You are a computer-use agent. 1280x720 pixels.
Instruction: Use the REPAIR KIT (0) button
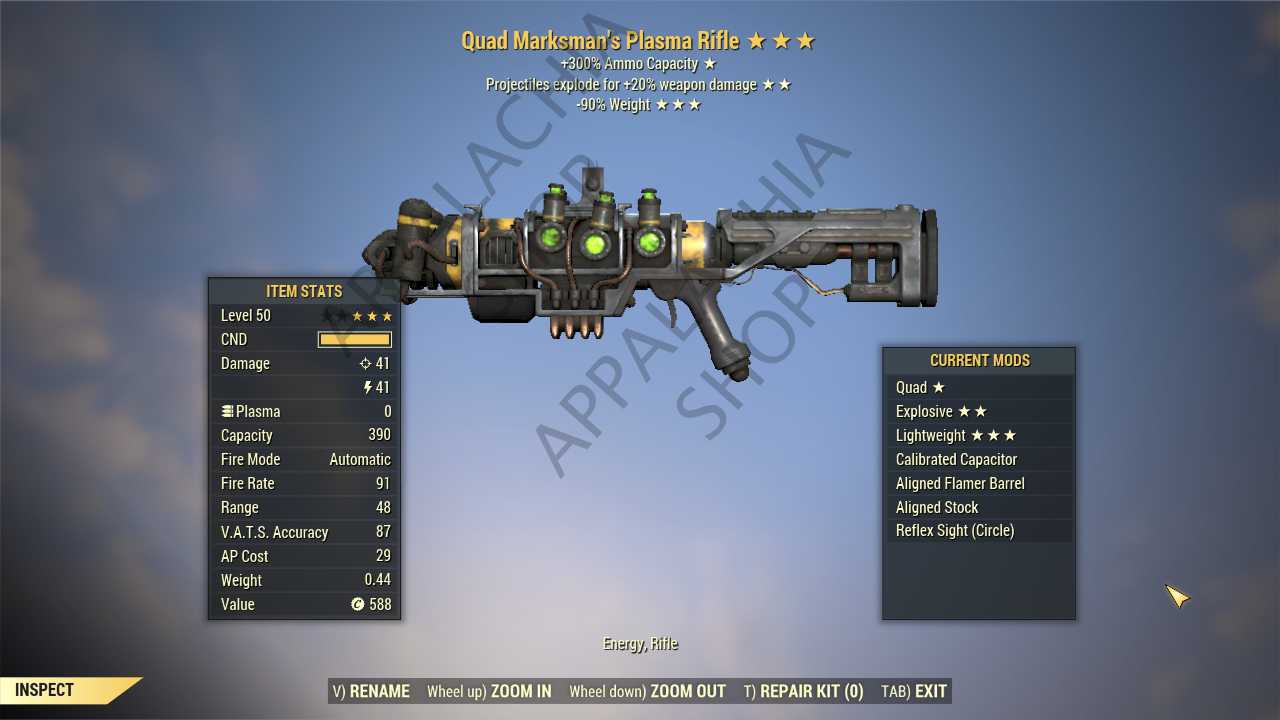803,691
